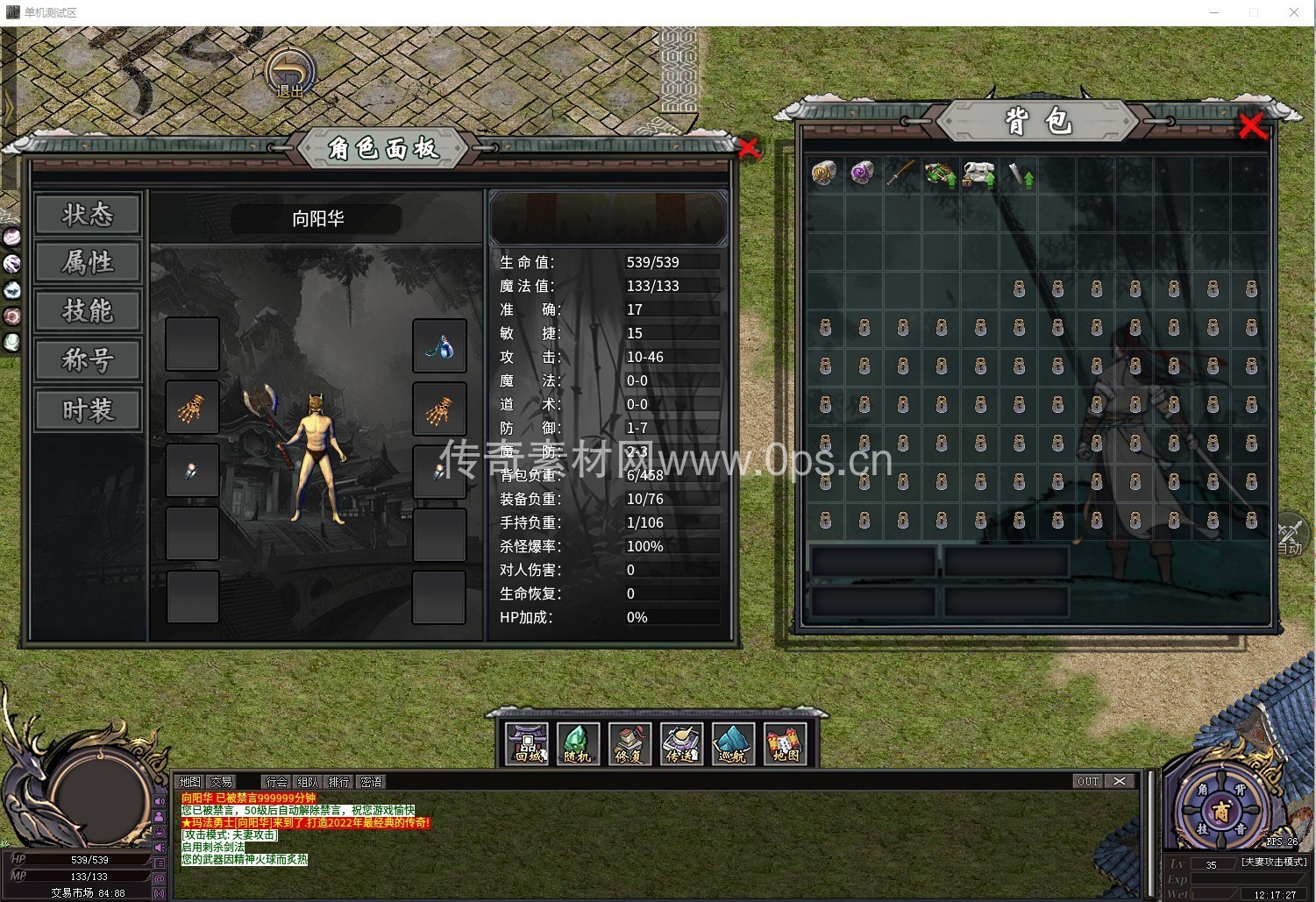Close the game window from the title bar
The image size is (1316, 902).
point(1294,12)
